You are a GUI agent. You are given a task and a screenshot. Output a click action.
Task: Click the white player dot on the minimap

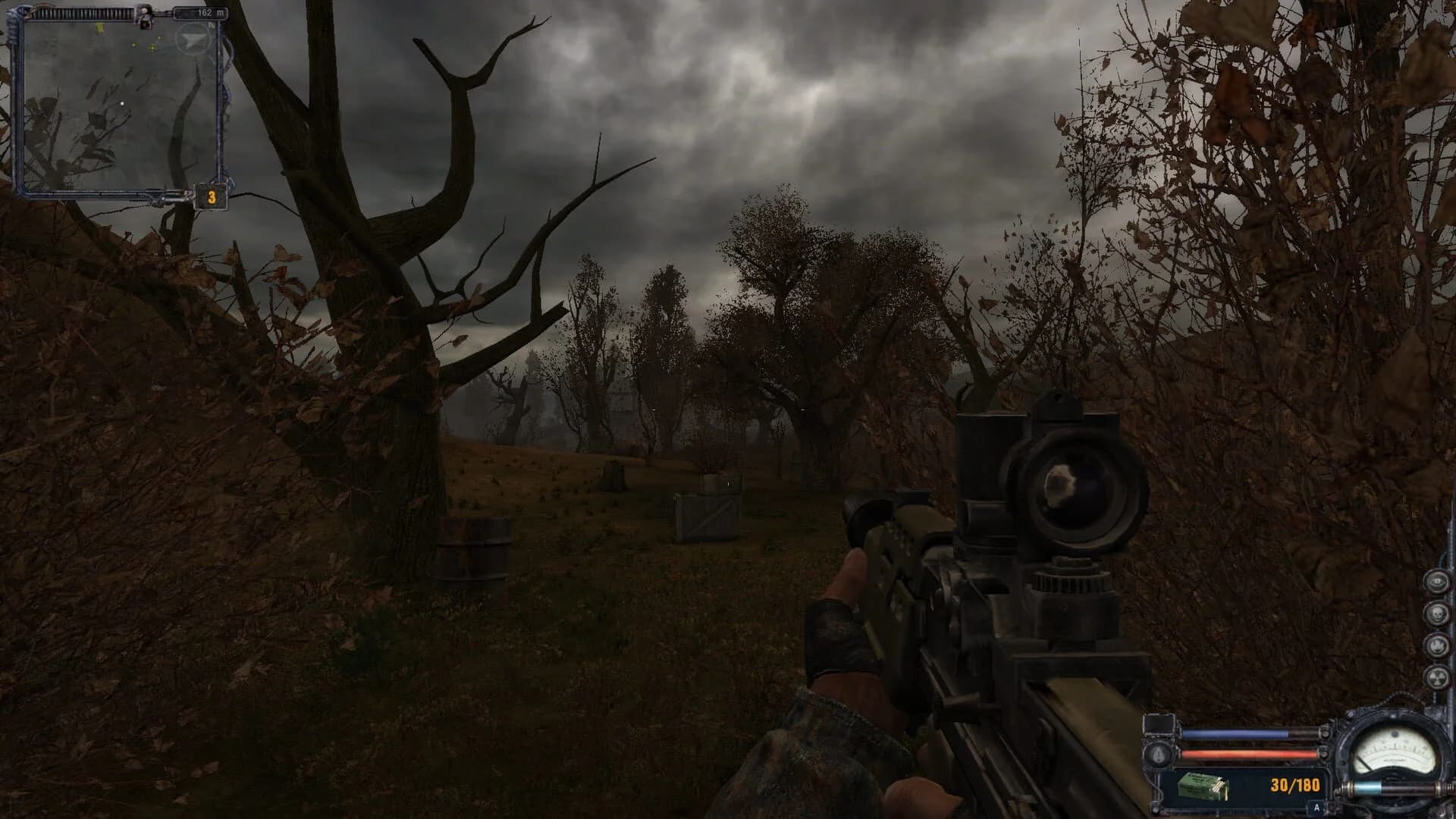click(122, 104)
